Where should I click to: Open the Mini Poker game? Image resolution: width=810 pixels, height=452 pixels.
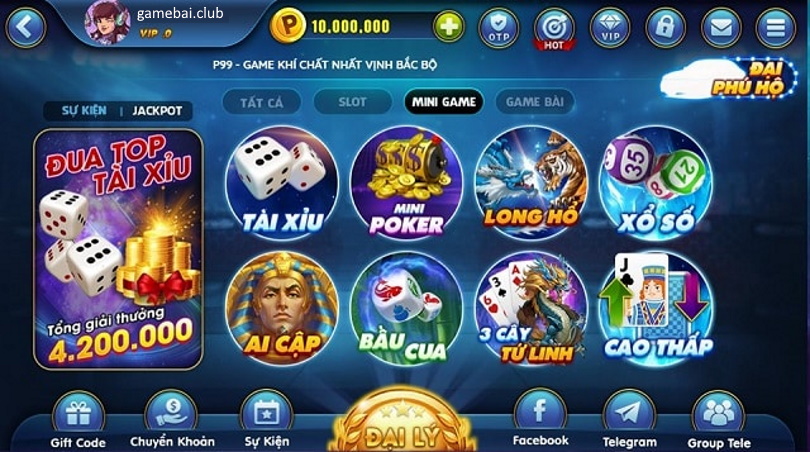click(x=406, y=183)
